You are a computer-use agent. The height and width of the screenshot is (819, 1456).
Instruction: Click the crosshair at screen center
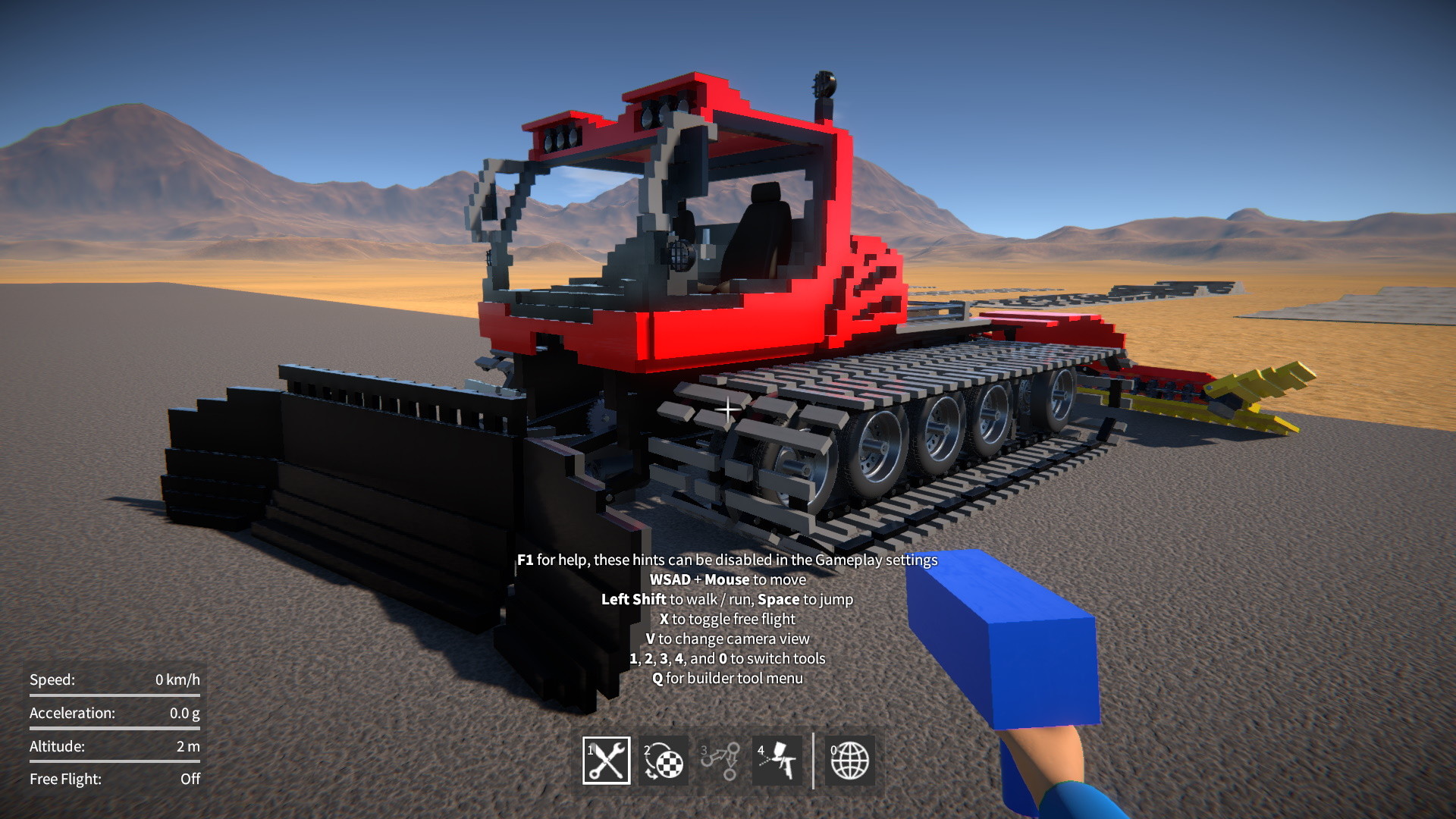pos(726,409)
